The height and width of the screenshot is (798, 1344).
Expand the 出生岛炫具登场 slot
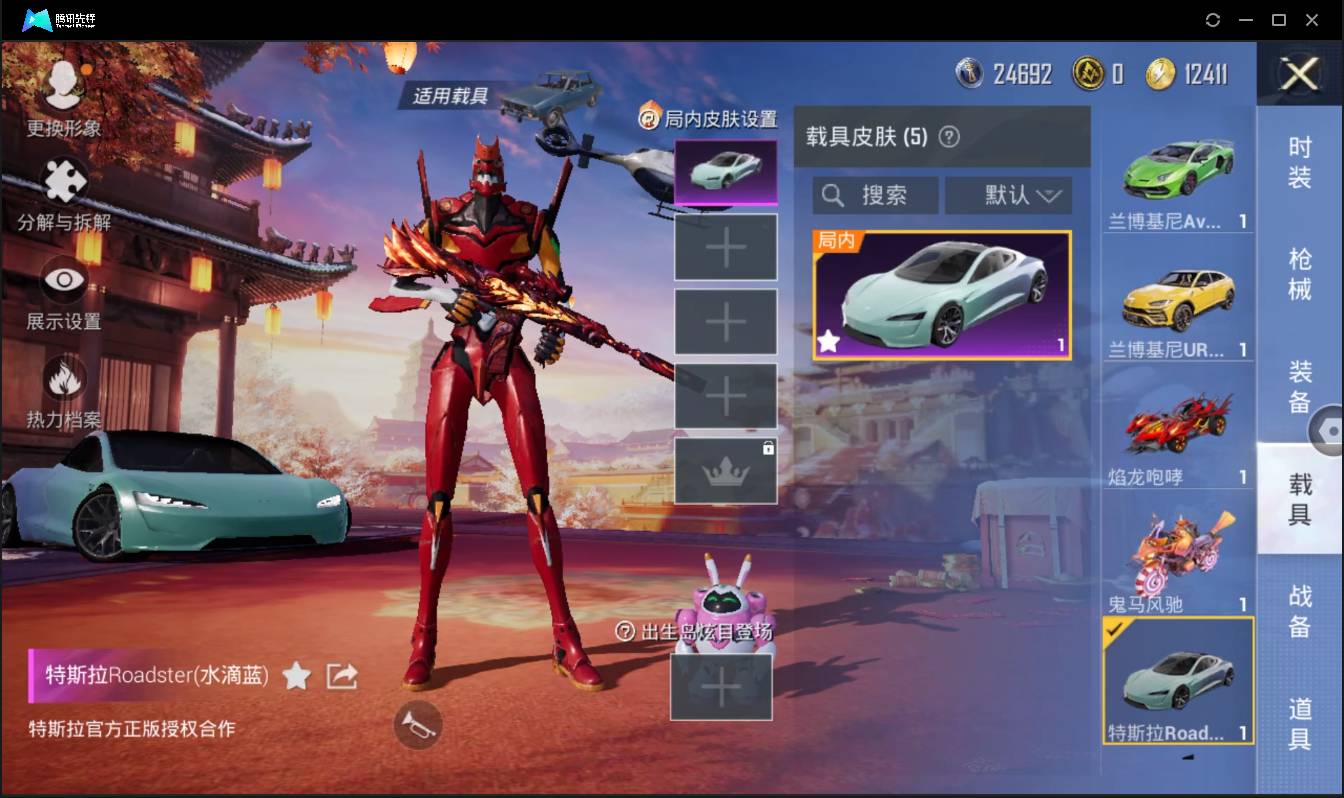[x=721, y=687]
